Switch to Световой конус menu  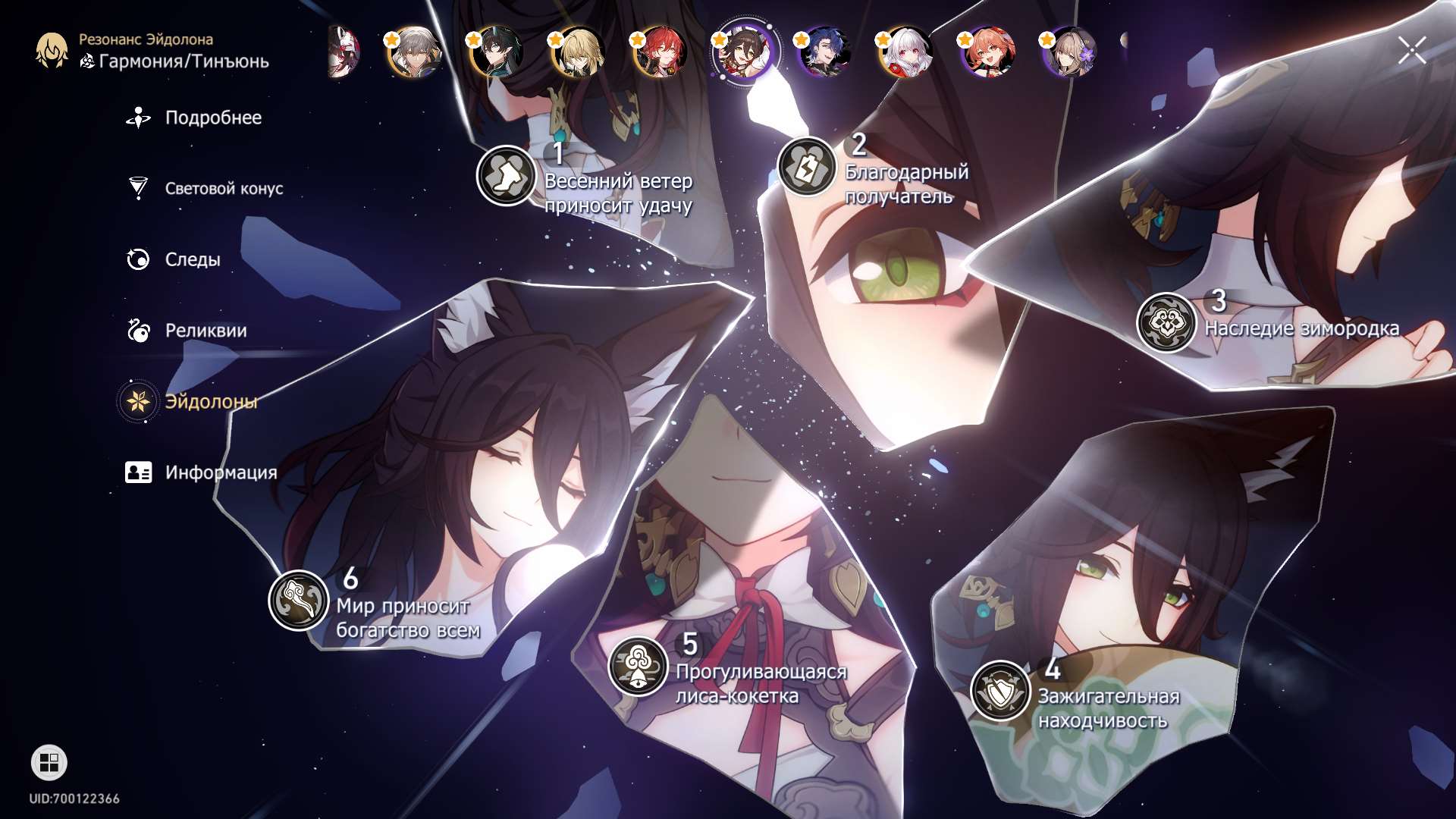point(223,189)
